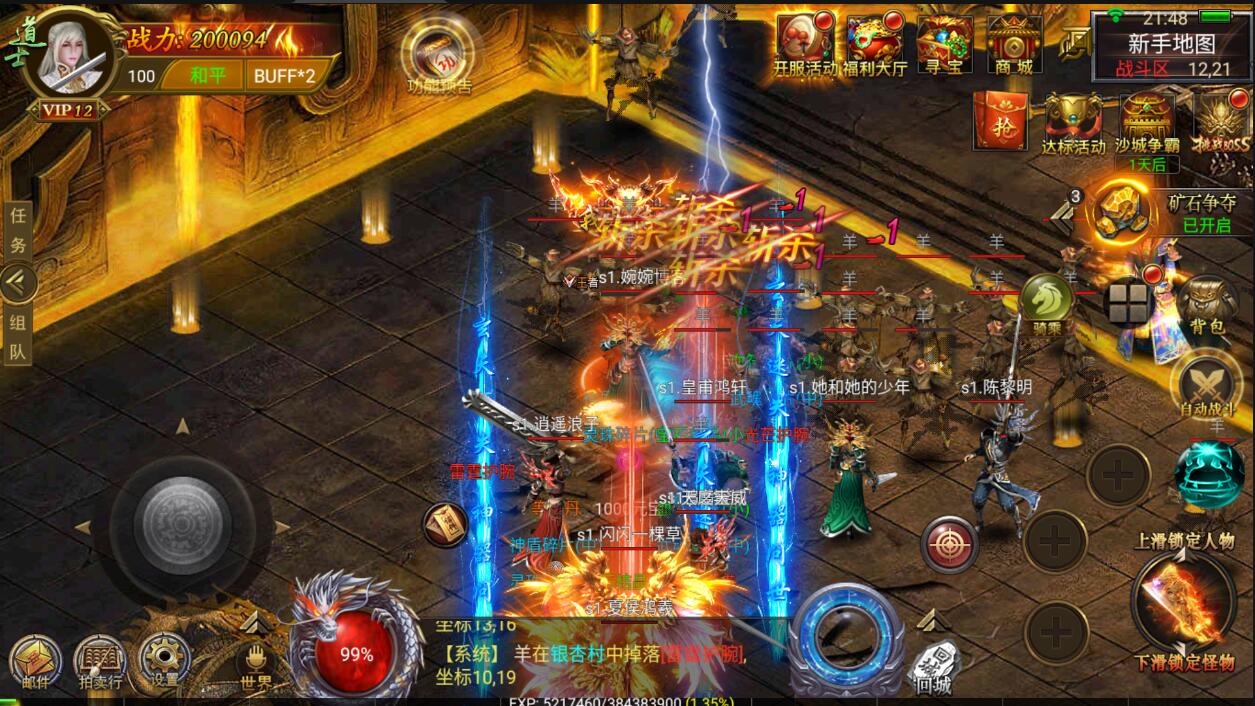The width and height of the screenshot is (1255, 706).
Task: Open the 拍卖行 auction house
Action: click(x=99, y=660)
